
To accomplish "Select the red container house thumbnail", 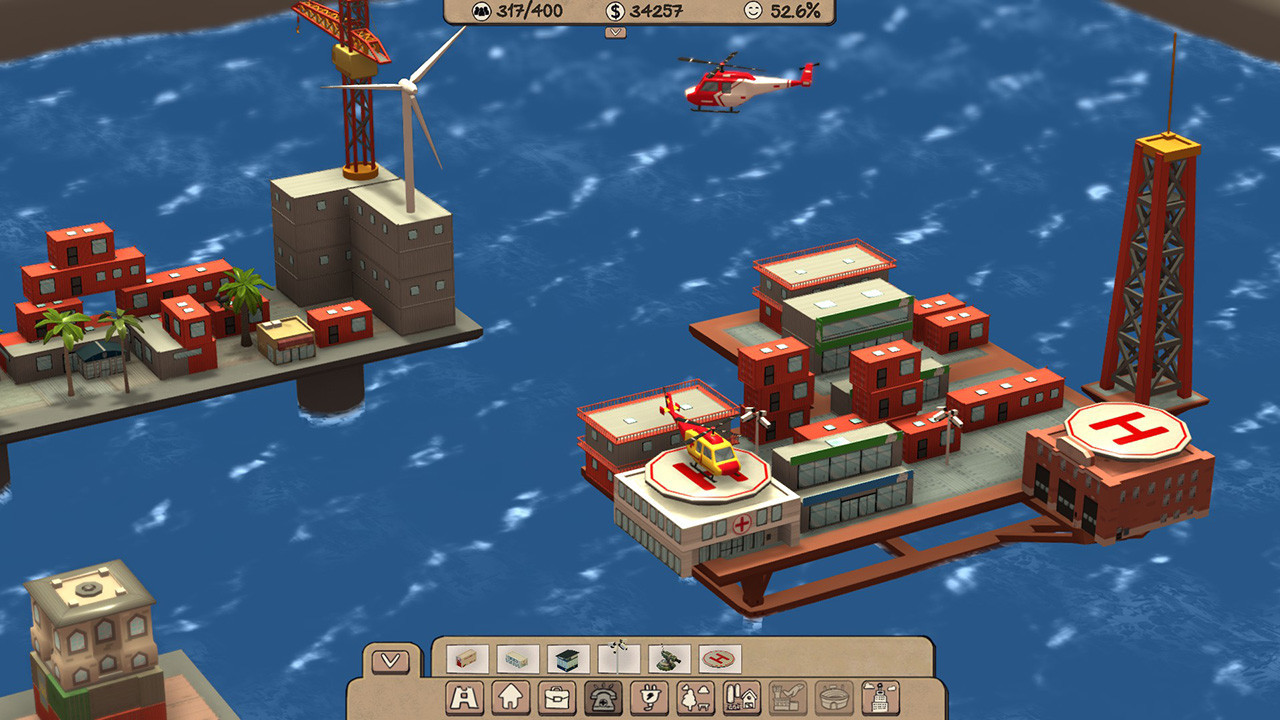I will pyautogui.click(x=467, y=660).
